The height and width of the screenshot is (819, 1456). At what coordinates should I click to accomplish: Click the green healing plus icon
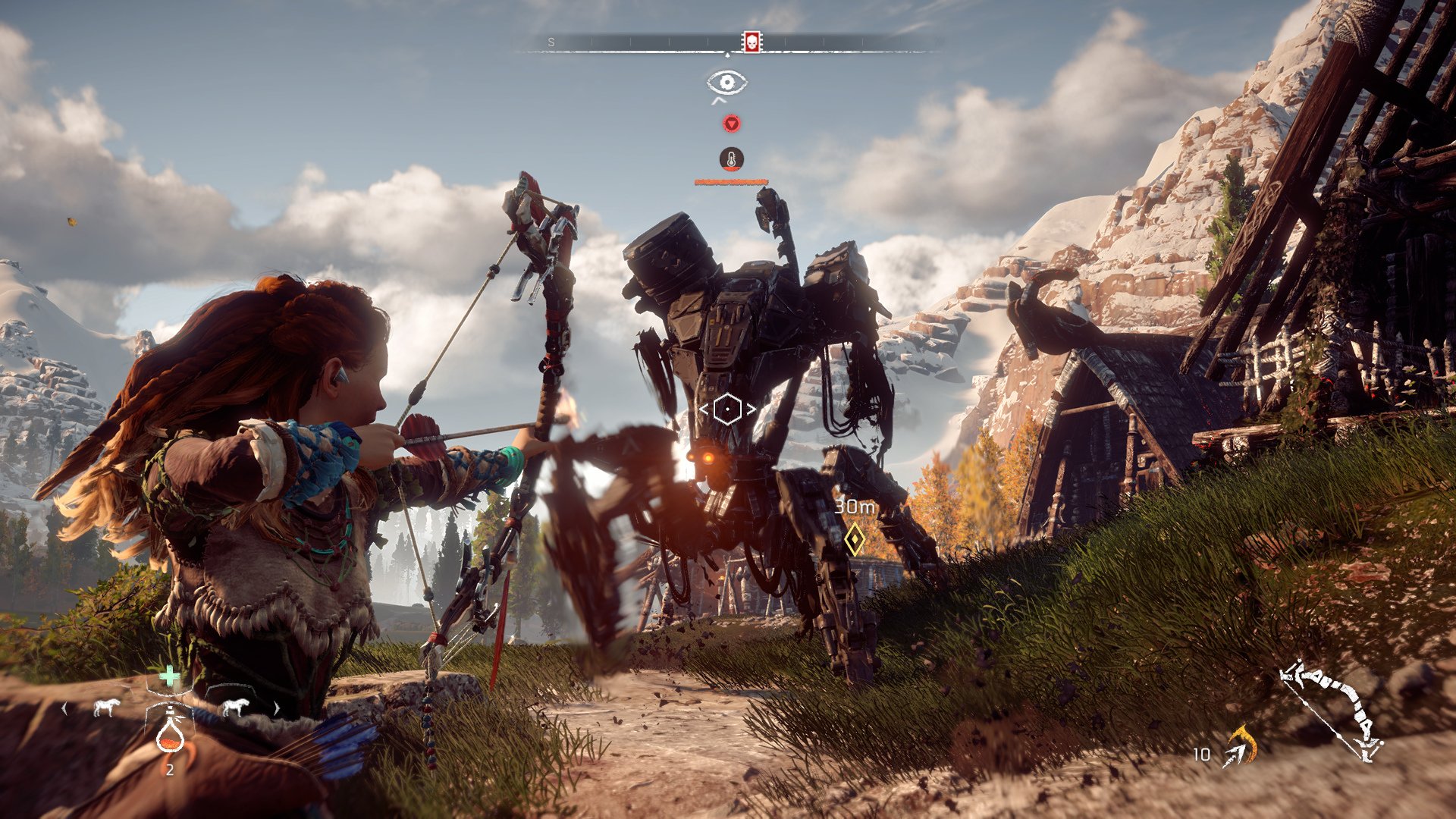pos(169,674)
